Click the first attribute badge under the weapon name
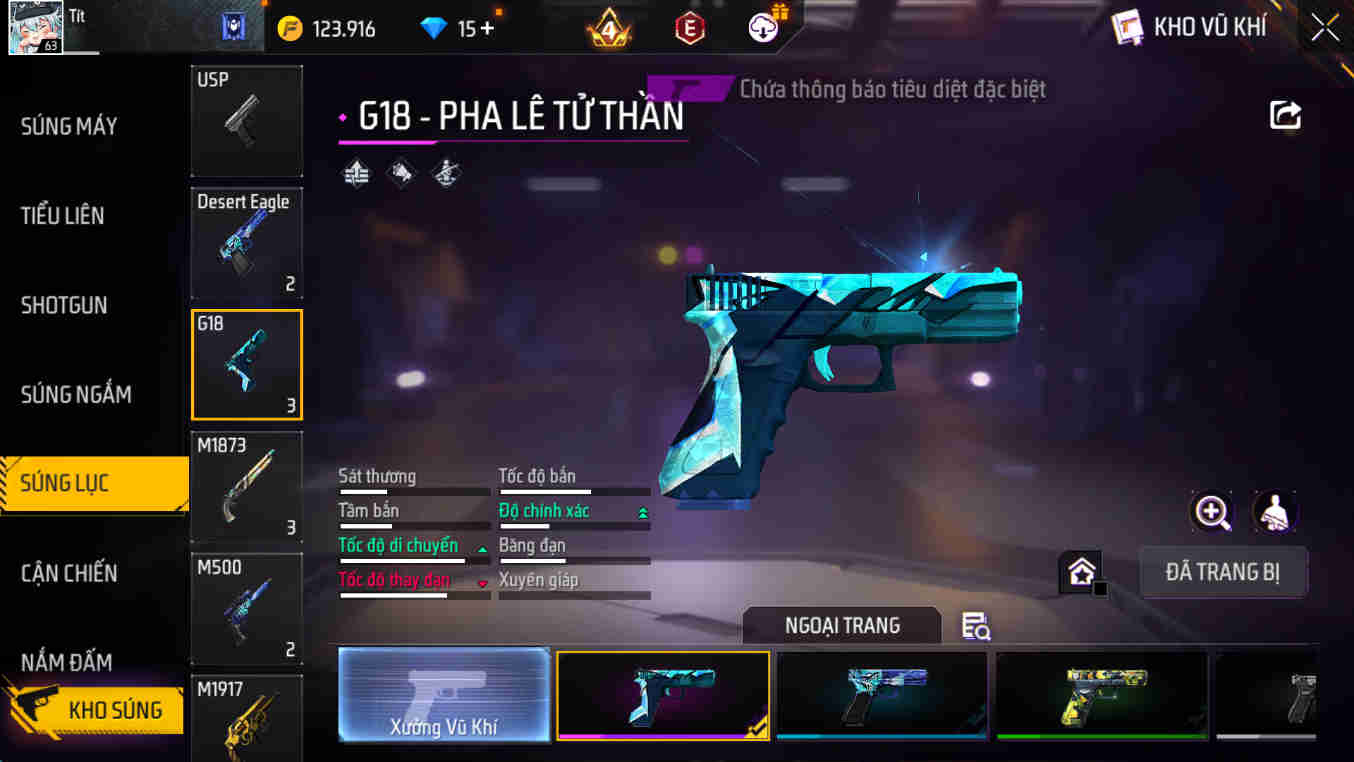This screenshot has width=1354, height=762. click(x=357, y=171)
